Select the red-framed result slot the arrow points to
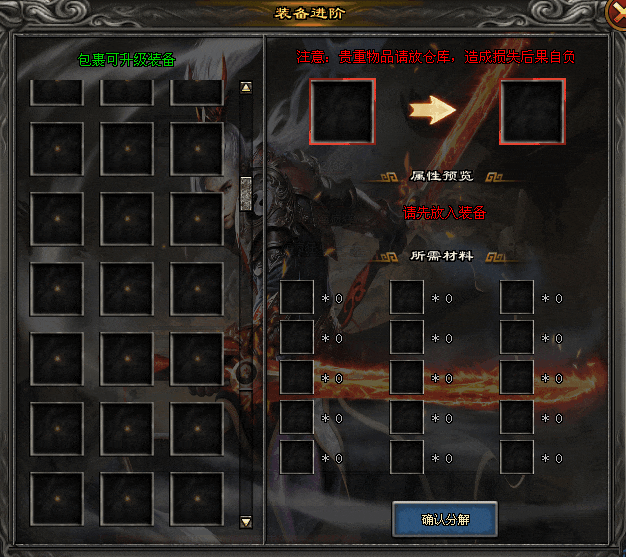The width and height of the screenshot is (626, 557). [x=532, y=111]
